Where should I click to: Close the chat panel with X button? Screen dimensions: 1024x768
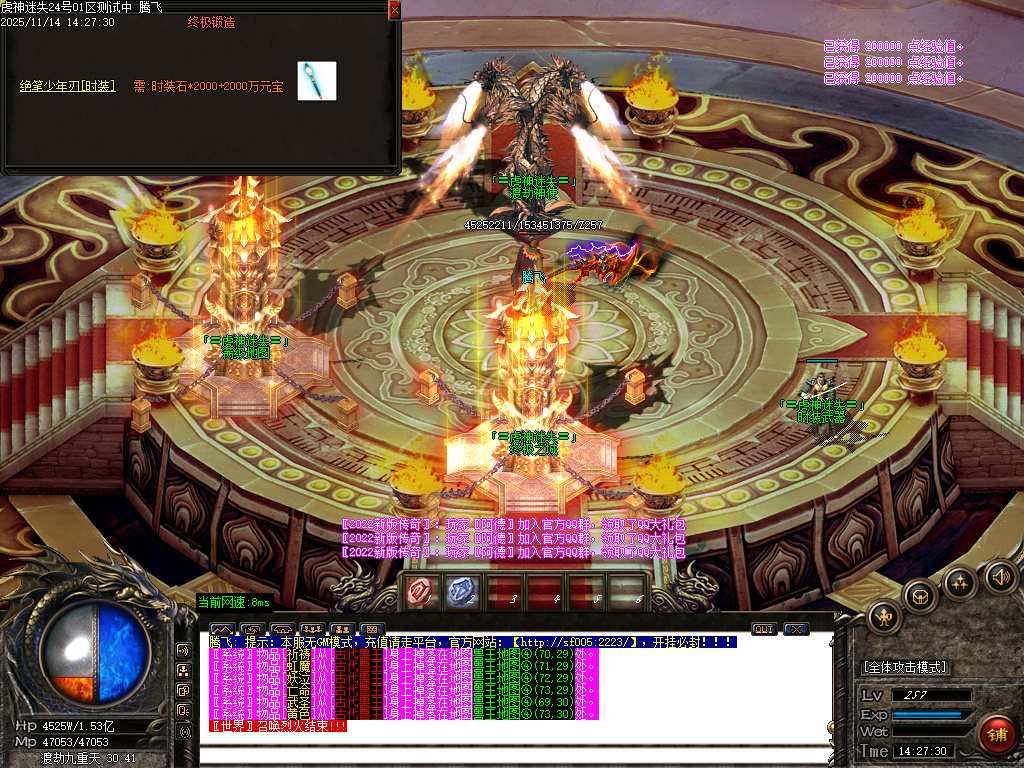pos(796,629)
